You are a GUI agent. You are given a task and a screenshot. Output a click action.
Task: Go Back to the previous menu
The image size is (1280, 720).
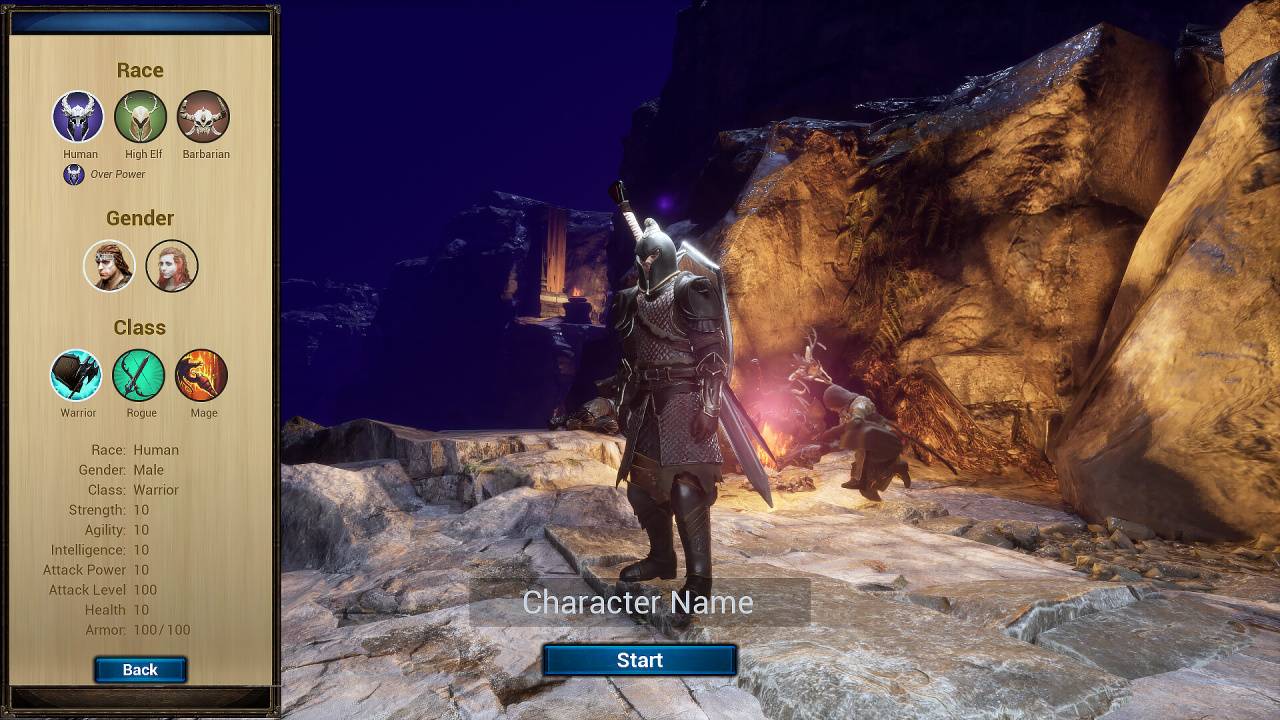click(140, 670)
